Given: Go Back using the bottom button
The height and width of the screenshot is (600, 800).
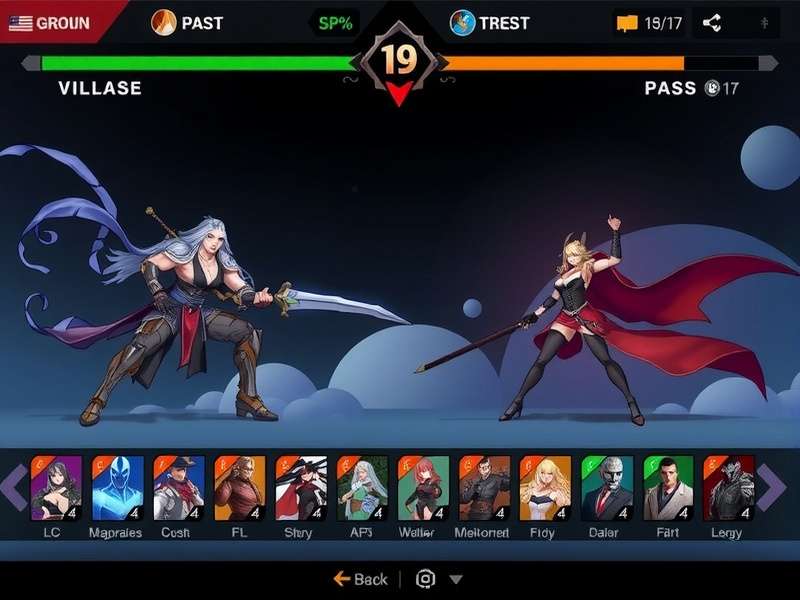Looking at the screenshot, I should point(360,579).
